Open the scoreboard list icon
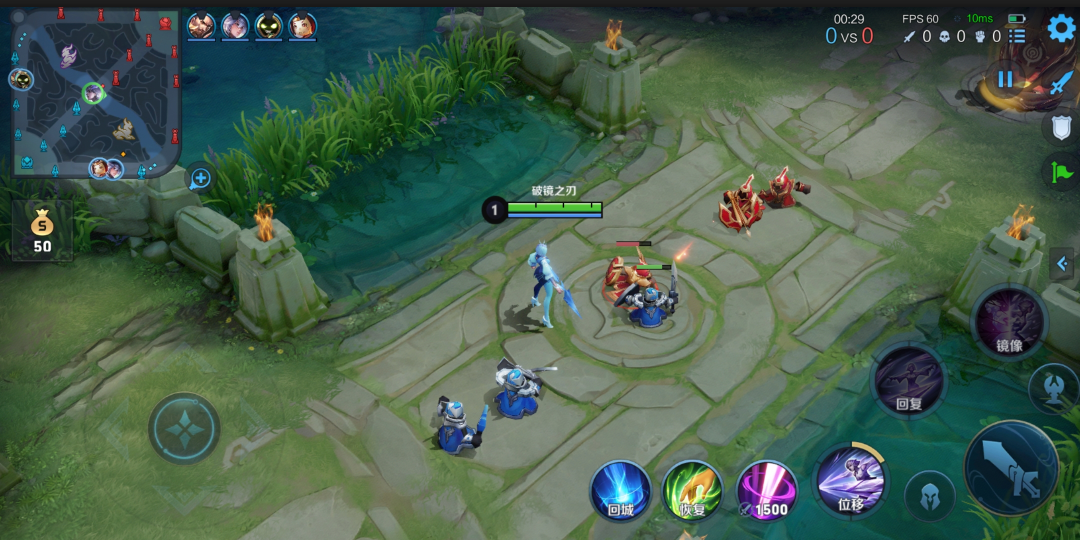 click(1017, 36)
